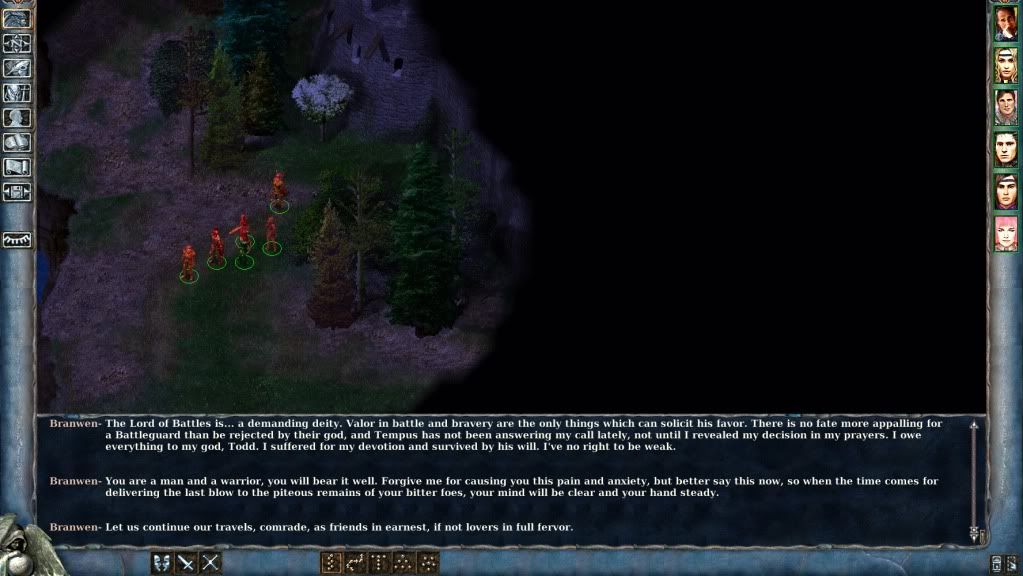Select the first party member portrait

point(1005,24)
